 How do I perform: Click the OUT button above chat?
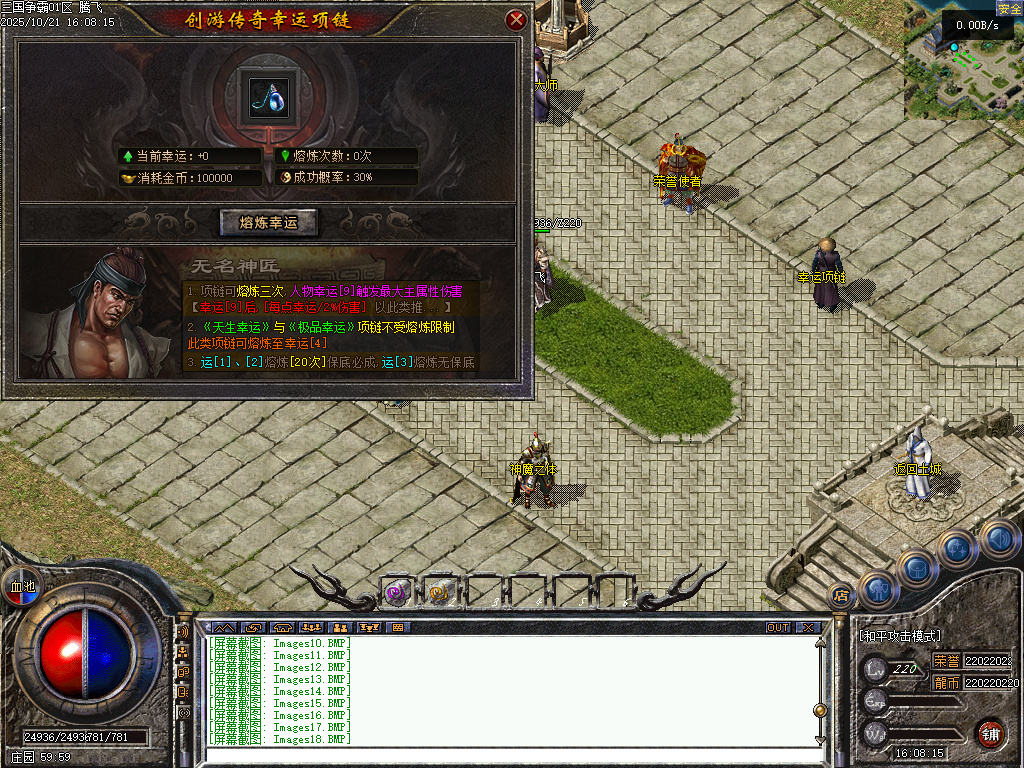778,627
